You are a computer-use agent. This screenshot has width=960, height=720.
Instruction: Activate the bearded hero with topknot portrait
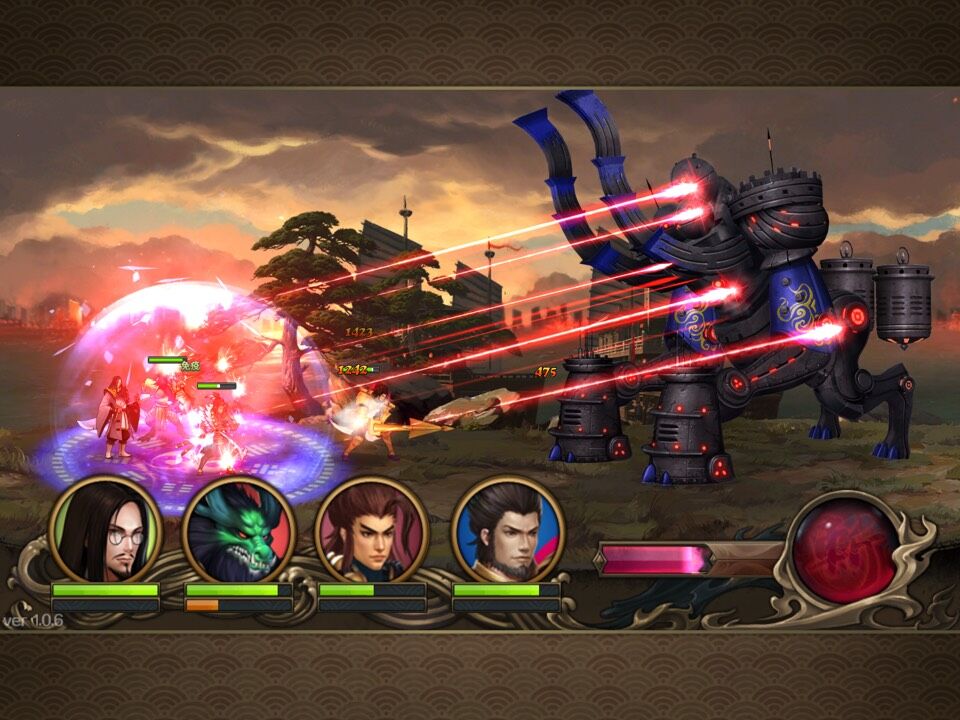pyautogui.click(x=507, y=530)
